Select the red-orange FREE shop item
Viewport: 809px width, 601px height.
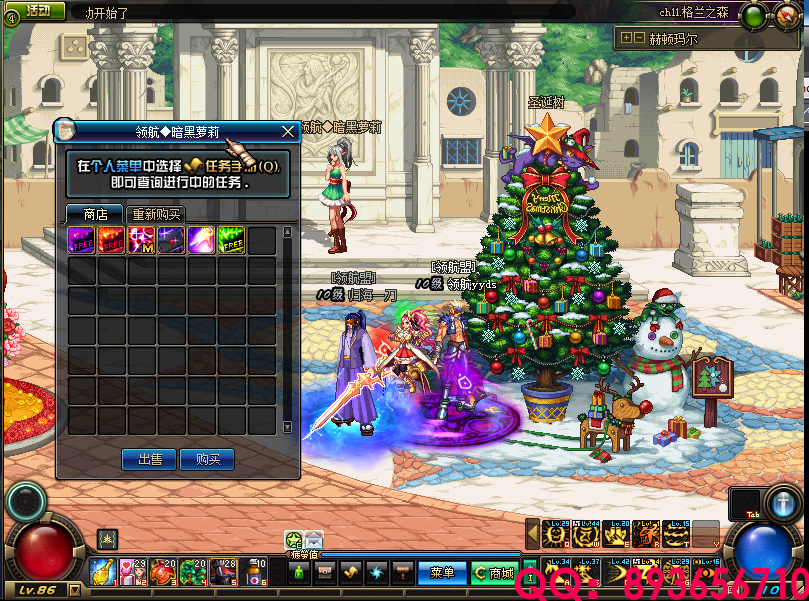111,241
